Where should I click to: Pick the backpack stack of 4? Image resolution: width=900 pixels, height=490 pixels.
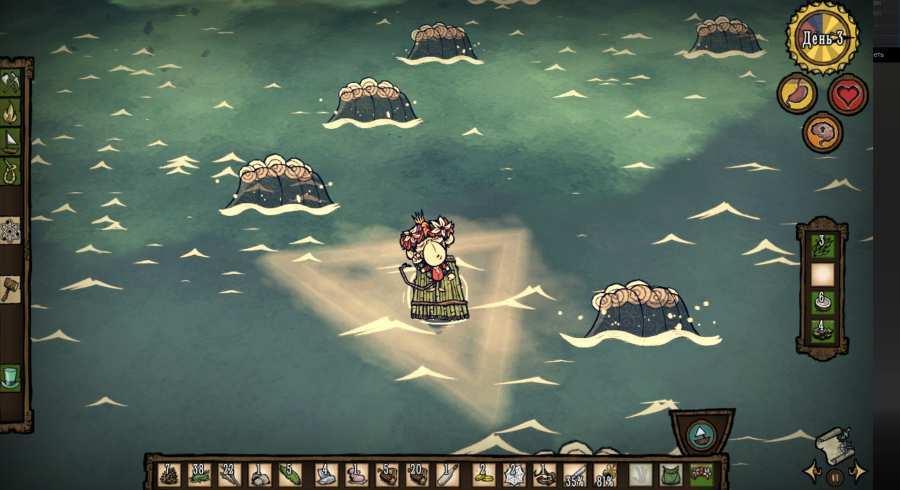pos(822,330)
